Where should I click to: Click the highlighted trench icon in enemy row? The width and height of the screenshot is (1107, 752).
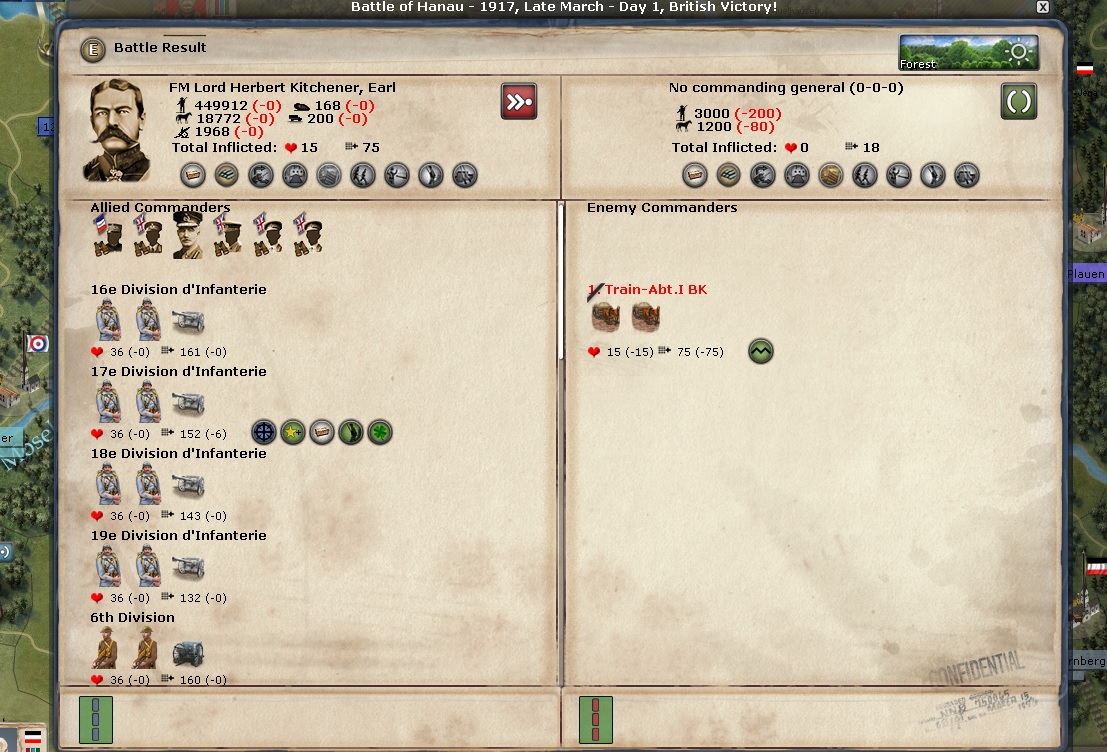pyautogui.click(x=830, y=176)
